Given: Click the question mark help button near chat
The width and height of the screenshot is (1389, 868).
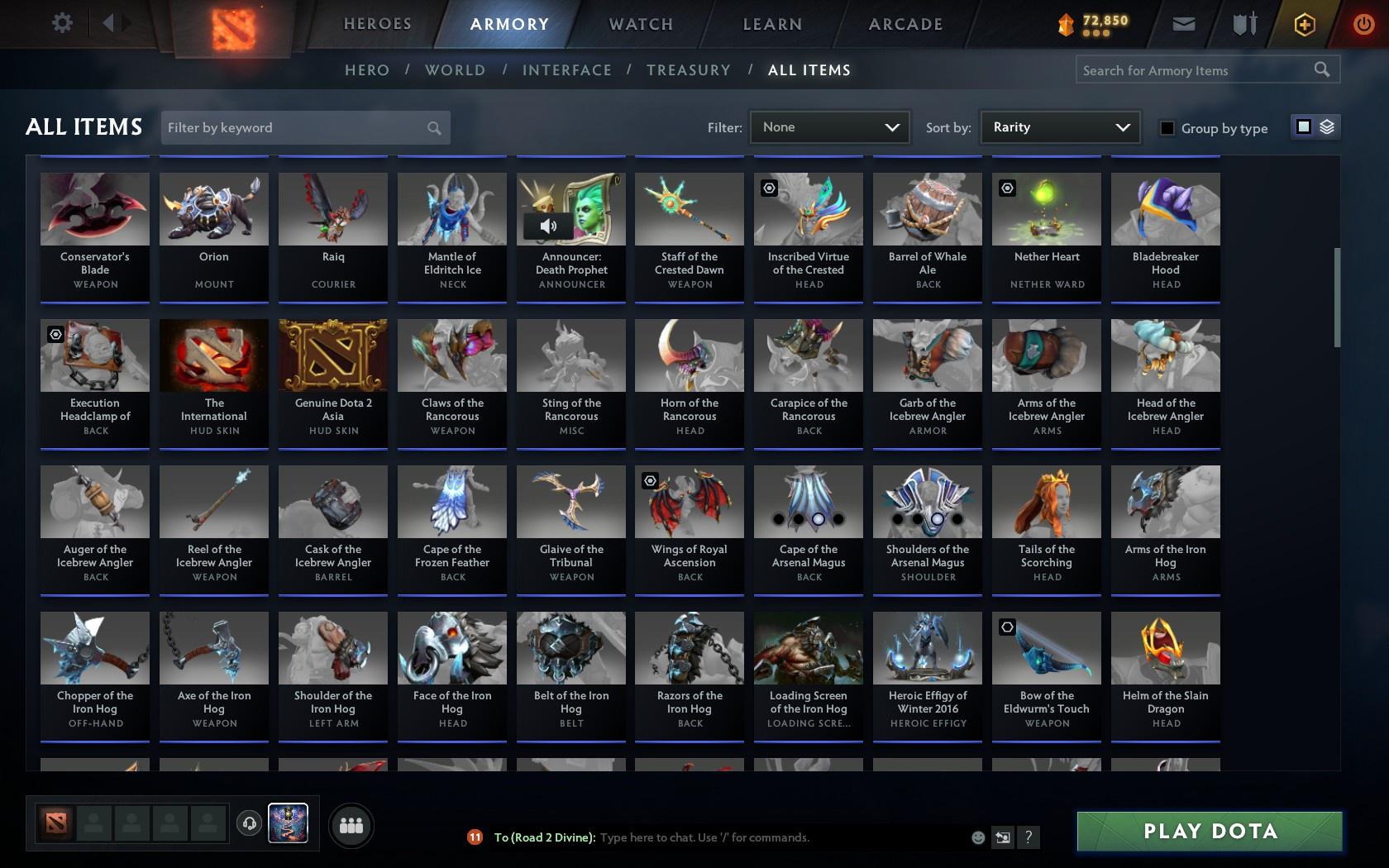Looking at the screenshot, I should 1028,837.
